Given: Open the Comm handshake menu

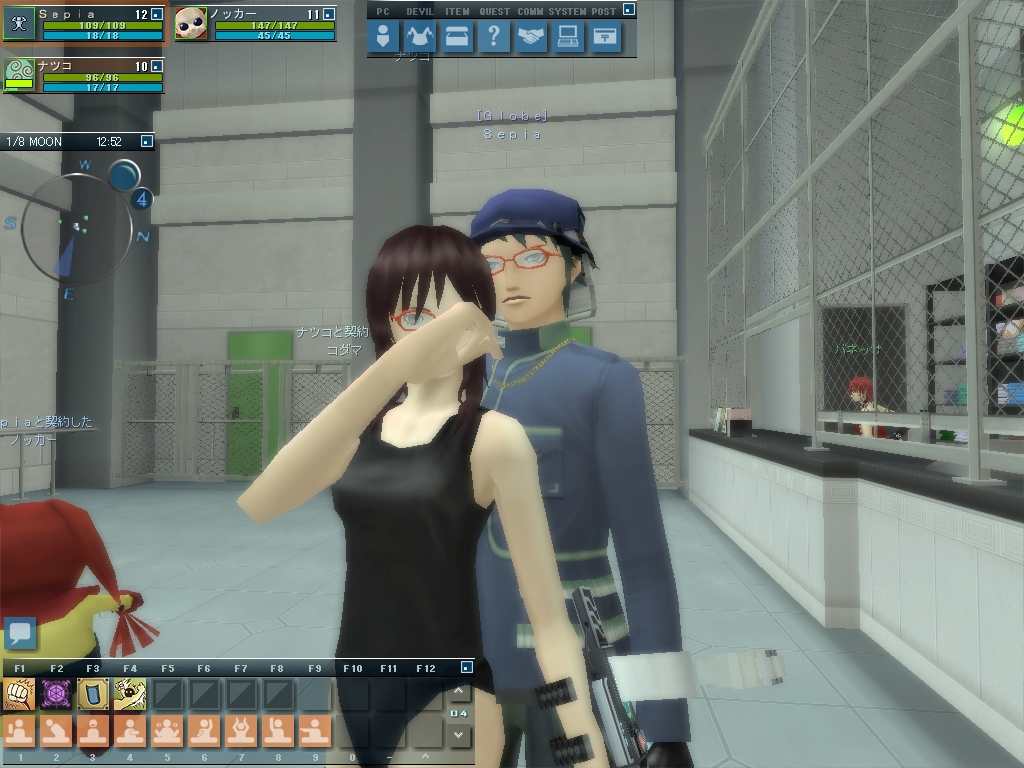Looking at the screenshot, I should coord(531,38).
